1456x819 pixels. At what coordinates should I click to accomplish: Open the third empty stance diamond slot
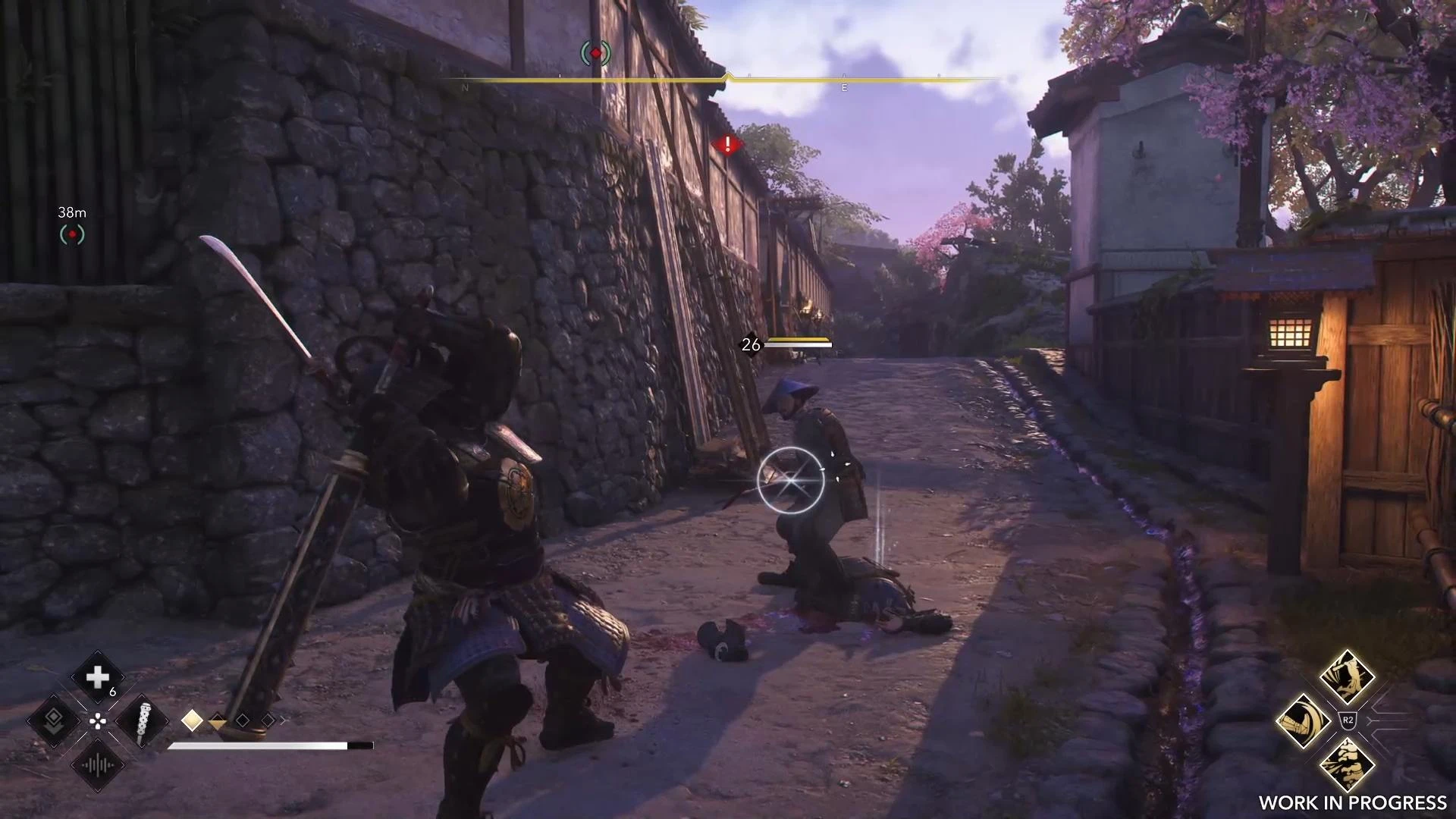tap(243, 721)
